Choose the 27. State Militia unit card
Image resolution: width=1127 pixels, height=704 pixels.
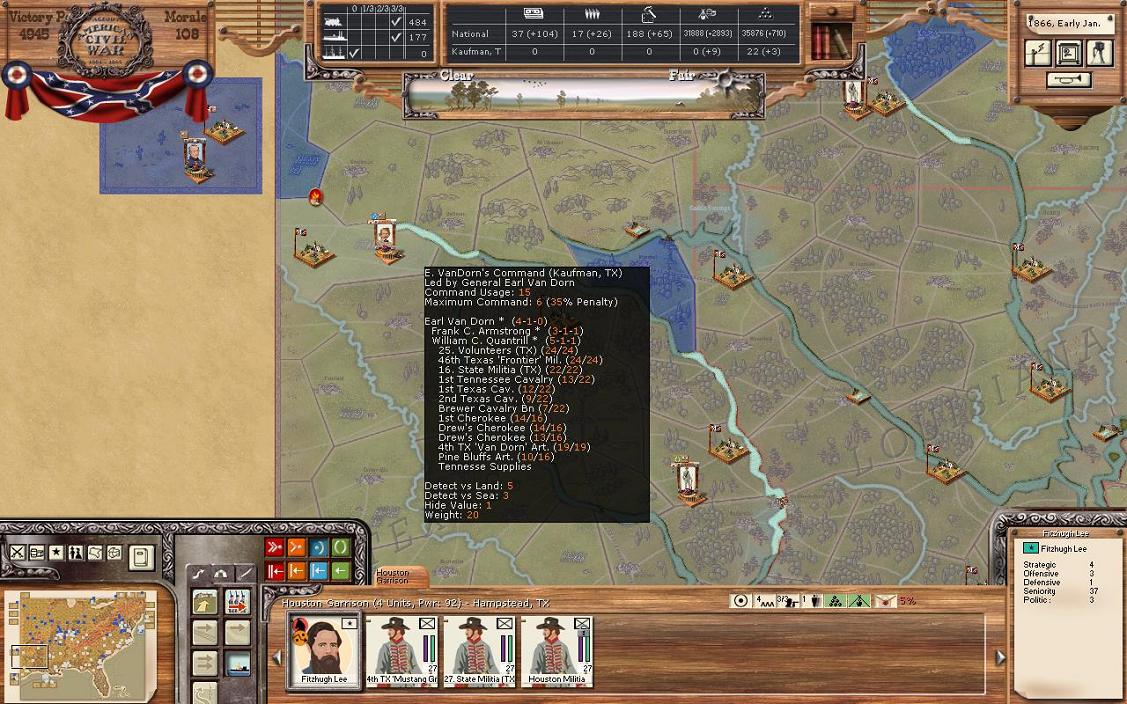click(x=479, y=649)
